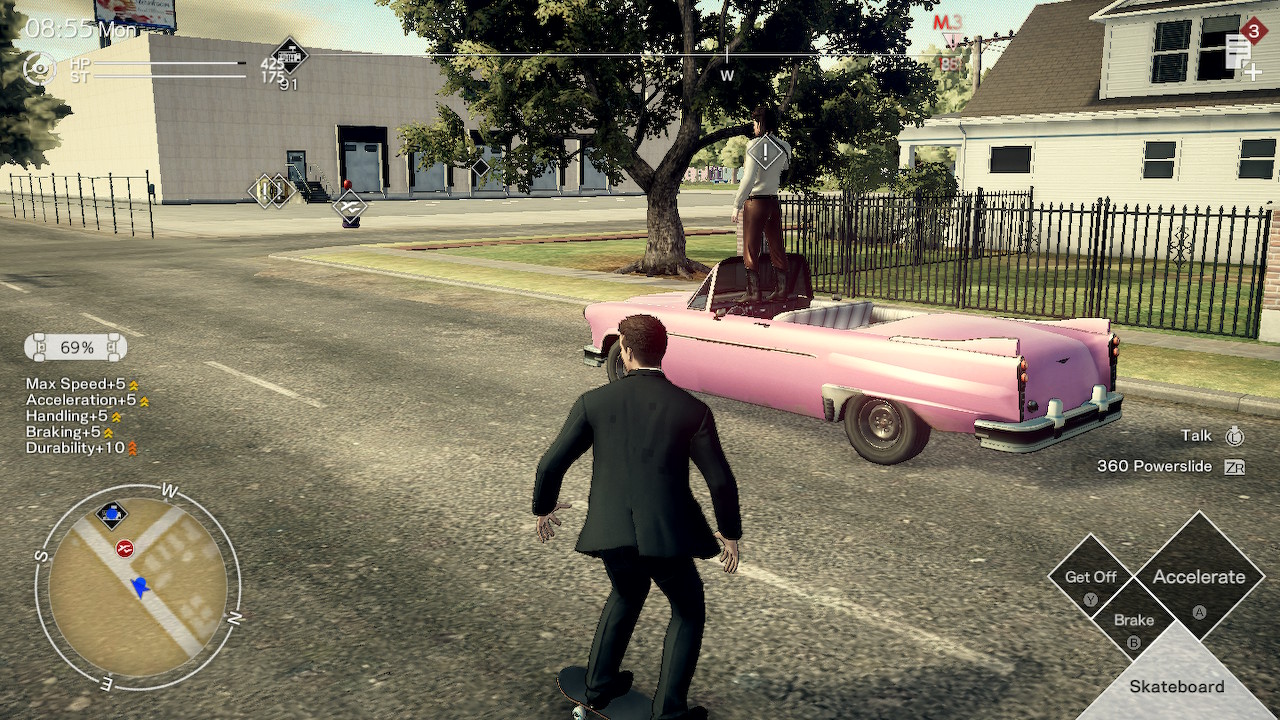Select the Get Off diamond button

pyautogui.click(x=1090, y=578)
